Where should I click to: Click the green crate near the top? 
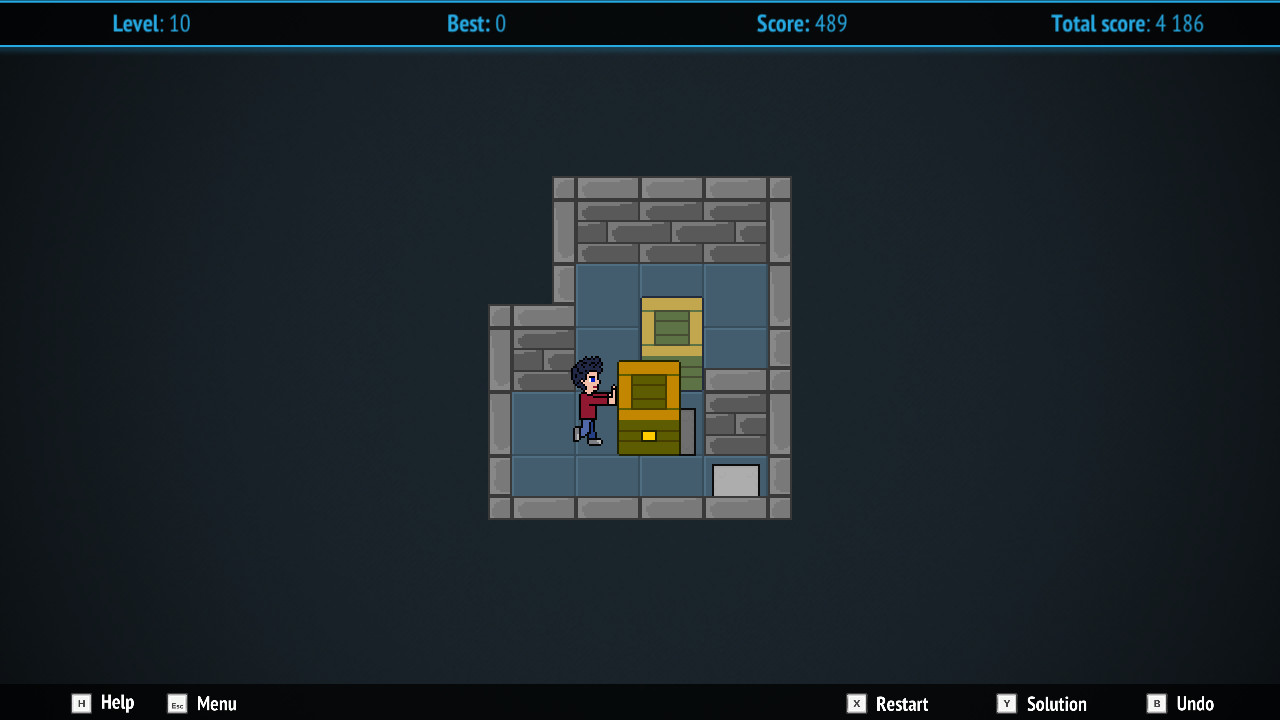[x=671, y=328]
